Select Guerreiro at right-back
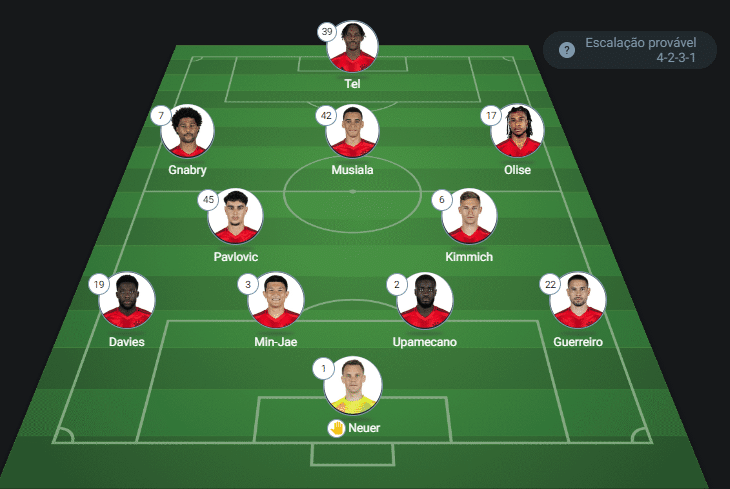 (578, 300)
